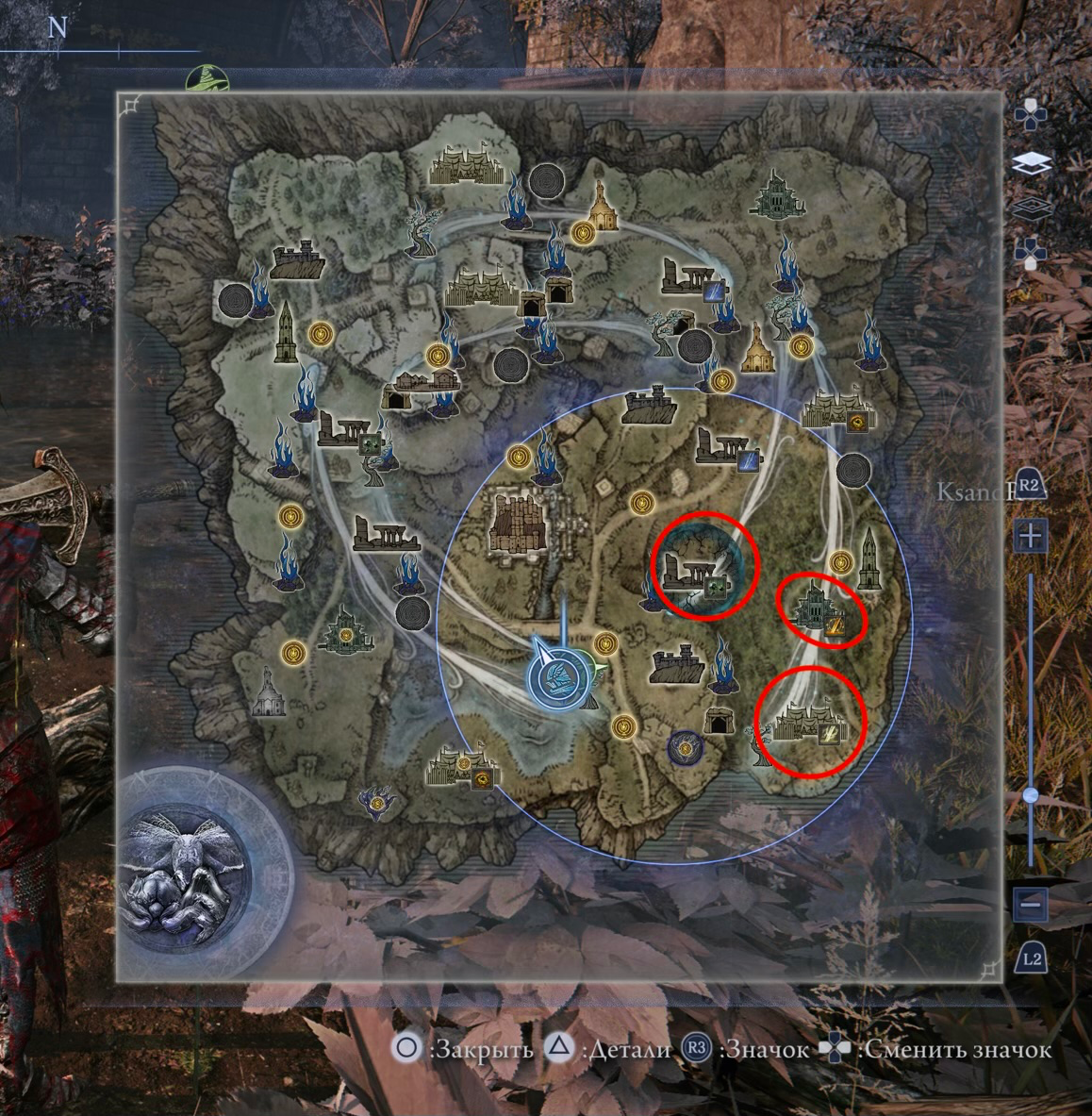Select the highlighted upper map layer icon
This screenshot has height=1116, width=1092.
click(x=1032, y=163)
